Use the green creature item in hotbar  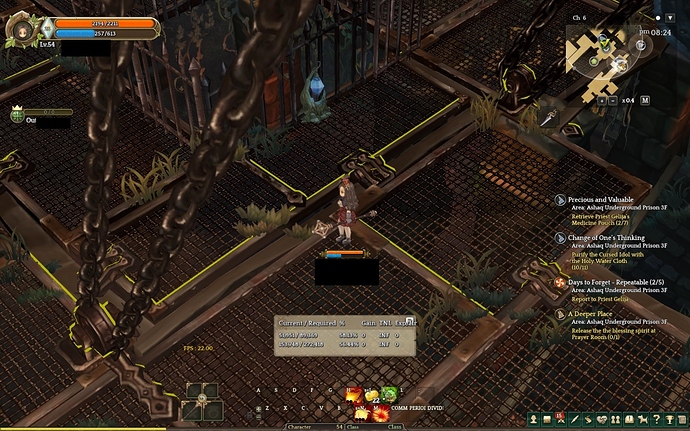click(x=389, y=393)
